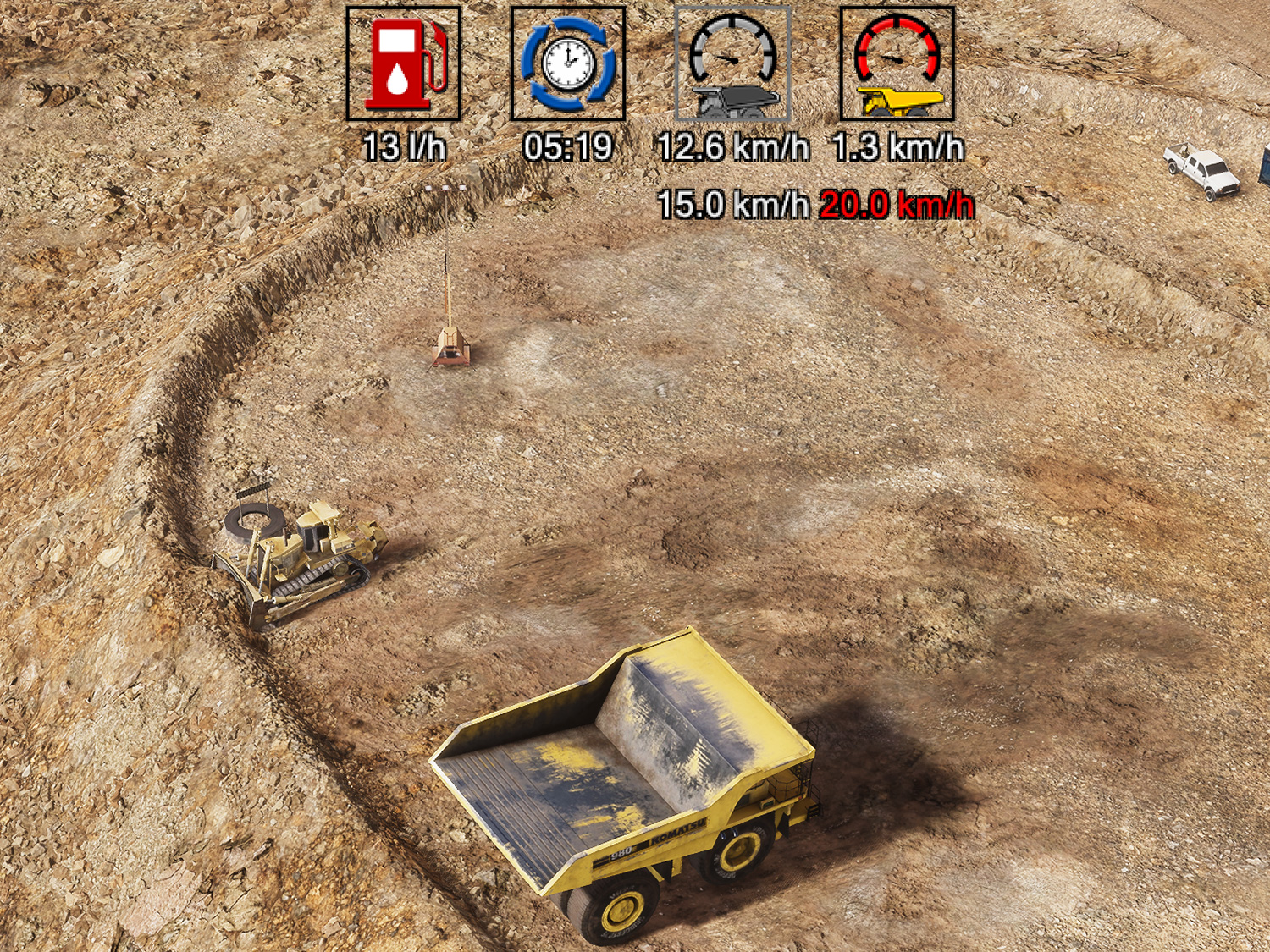Toggle the 05:19 cycle time display
The image size is (1270, 952).
coord(569,146)
